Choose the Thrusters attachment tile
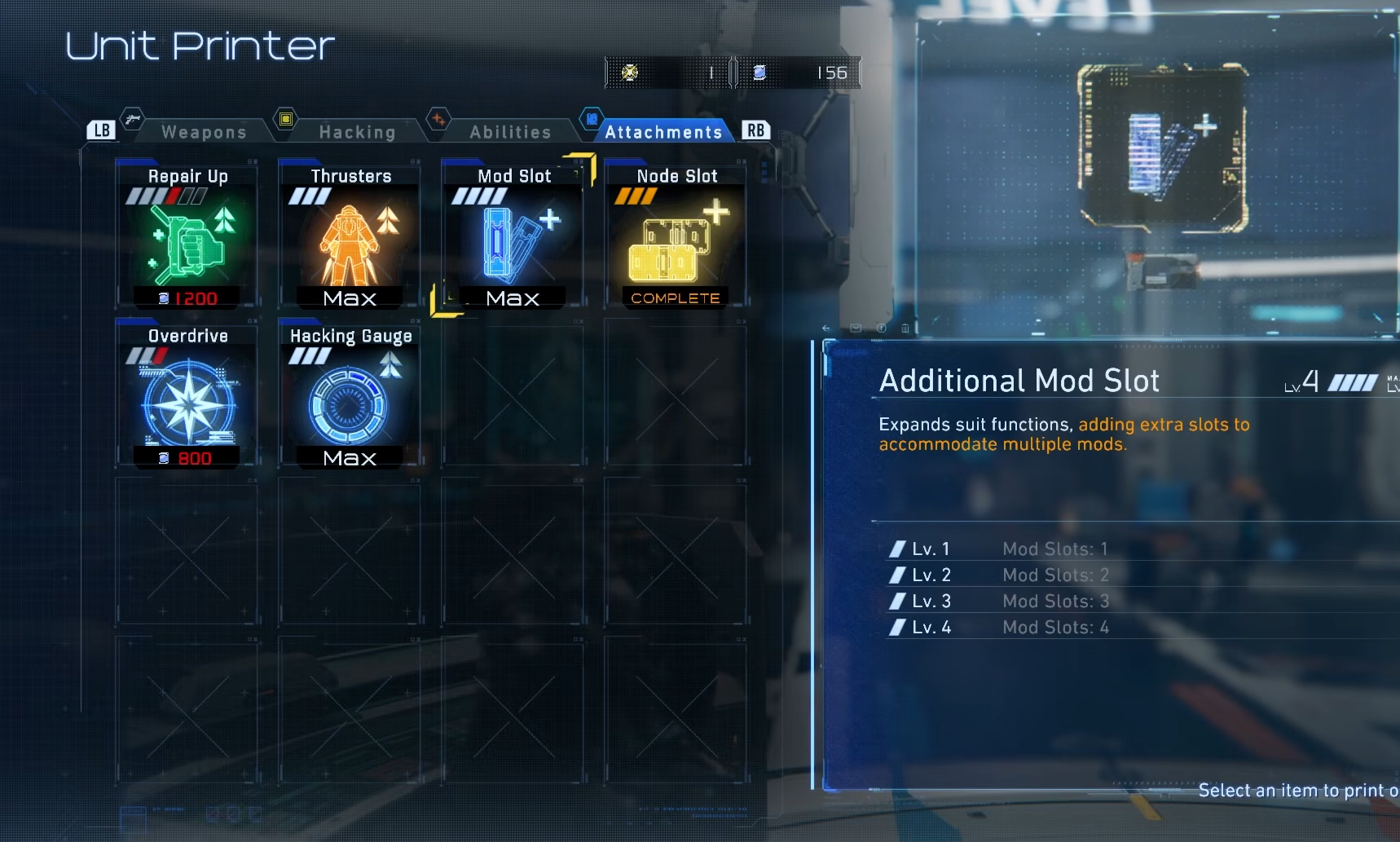 tap(350, 236)
